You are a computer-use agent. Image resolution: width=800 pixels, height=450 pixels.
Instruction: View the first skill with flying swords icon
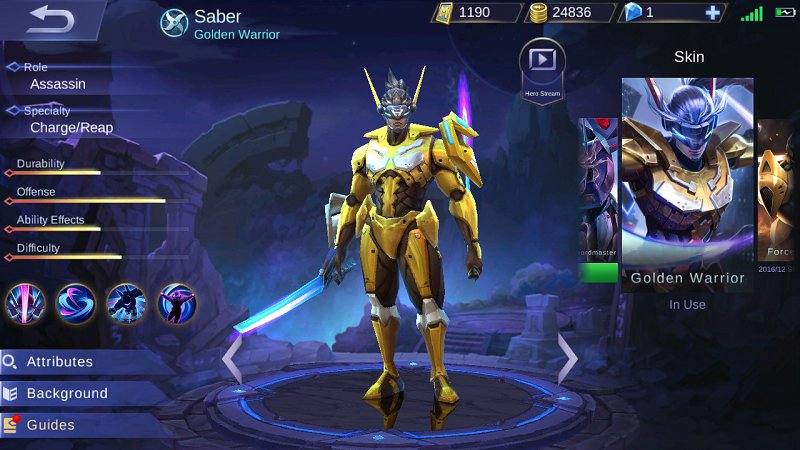pos(26,303)
